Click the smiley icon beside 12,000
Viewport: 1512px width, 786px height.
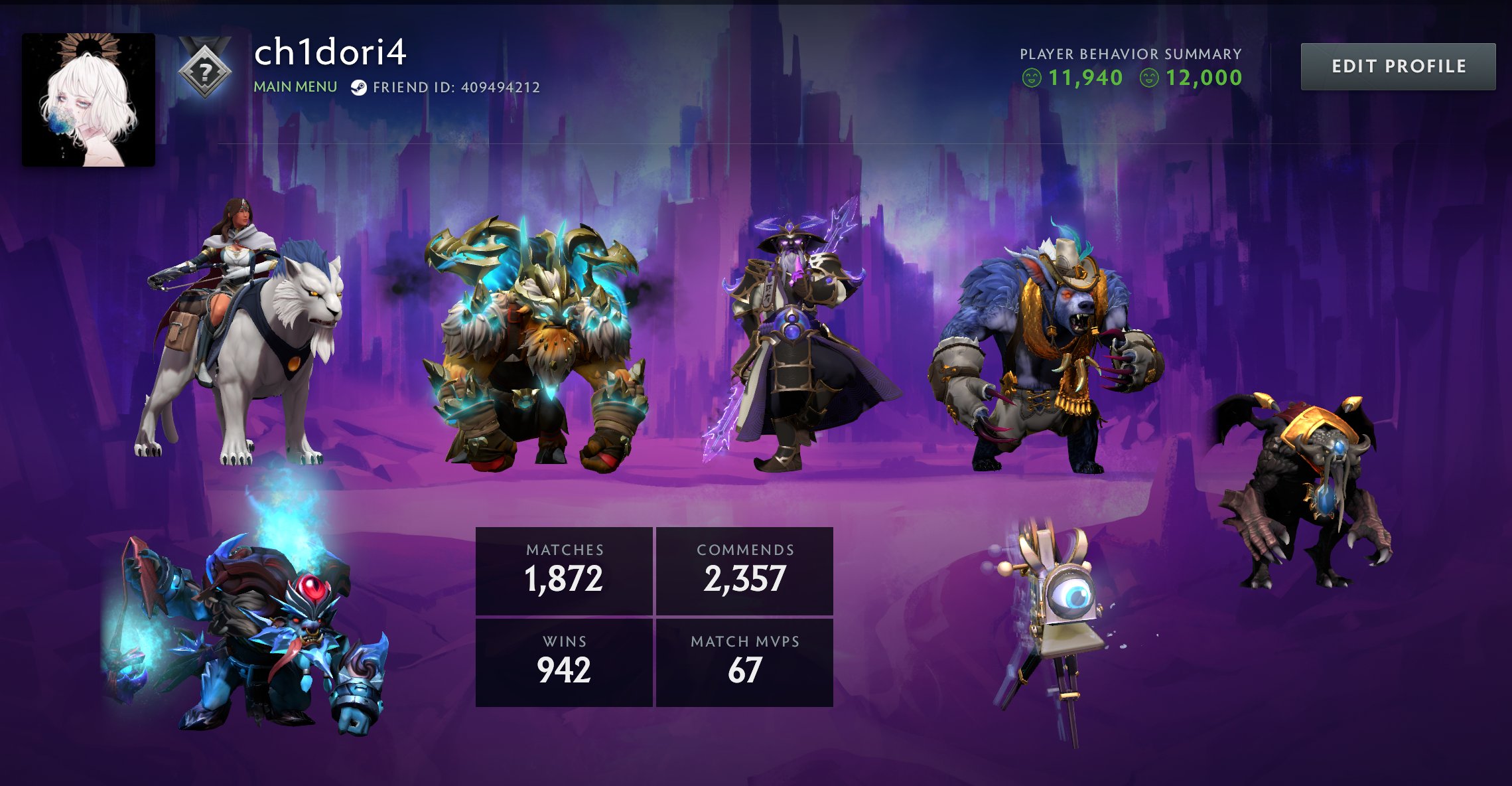[1151, 78]
